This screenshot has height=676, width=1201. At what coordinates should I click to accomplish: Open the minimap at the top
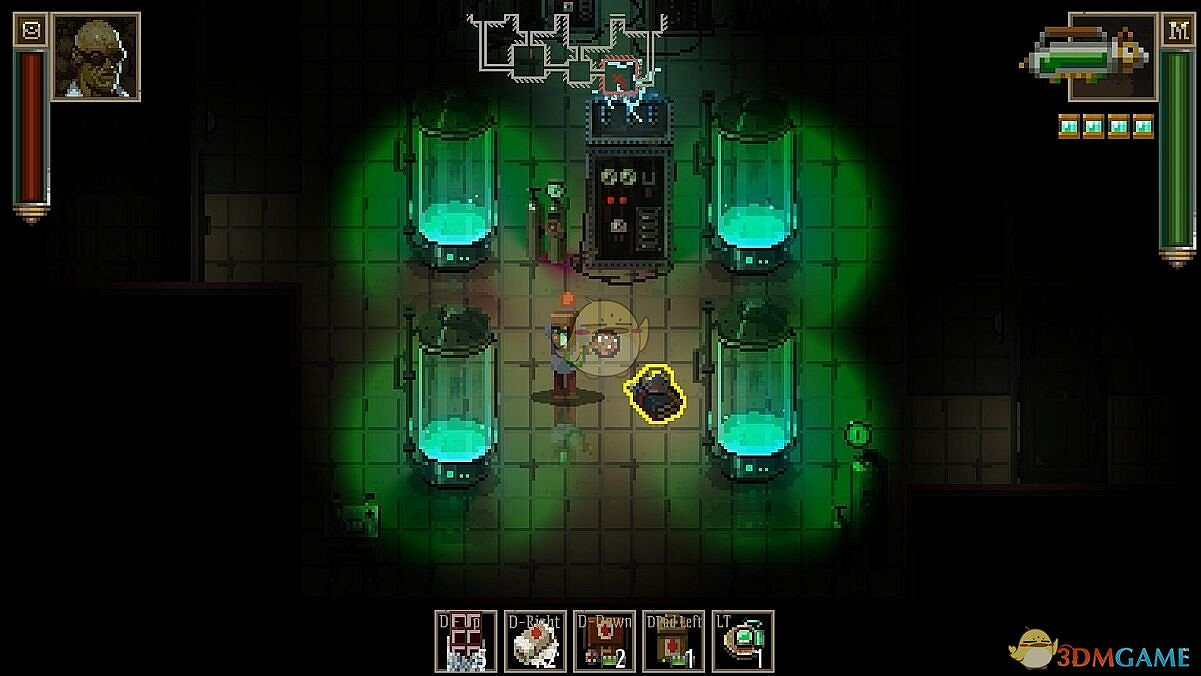coord(570,45)
